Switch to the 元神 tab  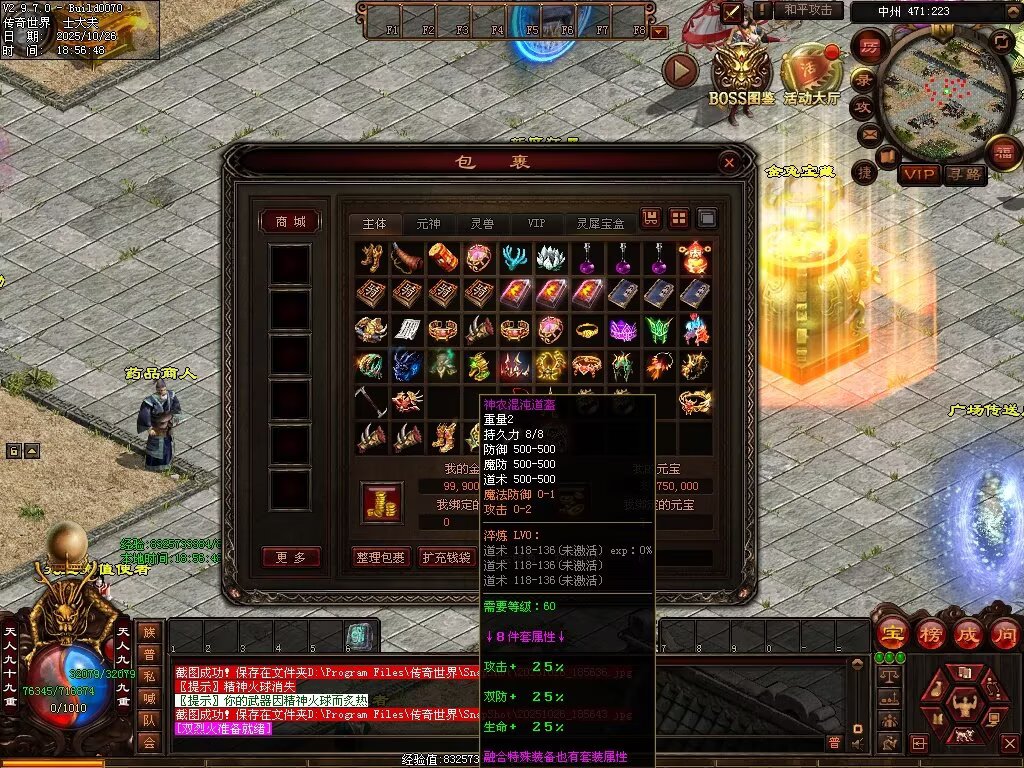click(x=428, y=223)
